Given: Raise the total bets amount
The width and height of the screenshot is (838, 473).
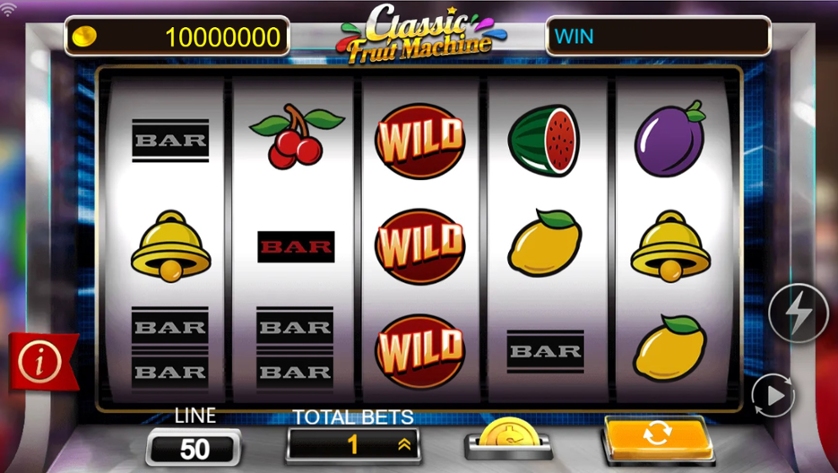Looking at the screenshot, I should coord(404,444).
